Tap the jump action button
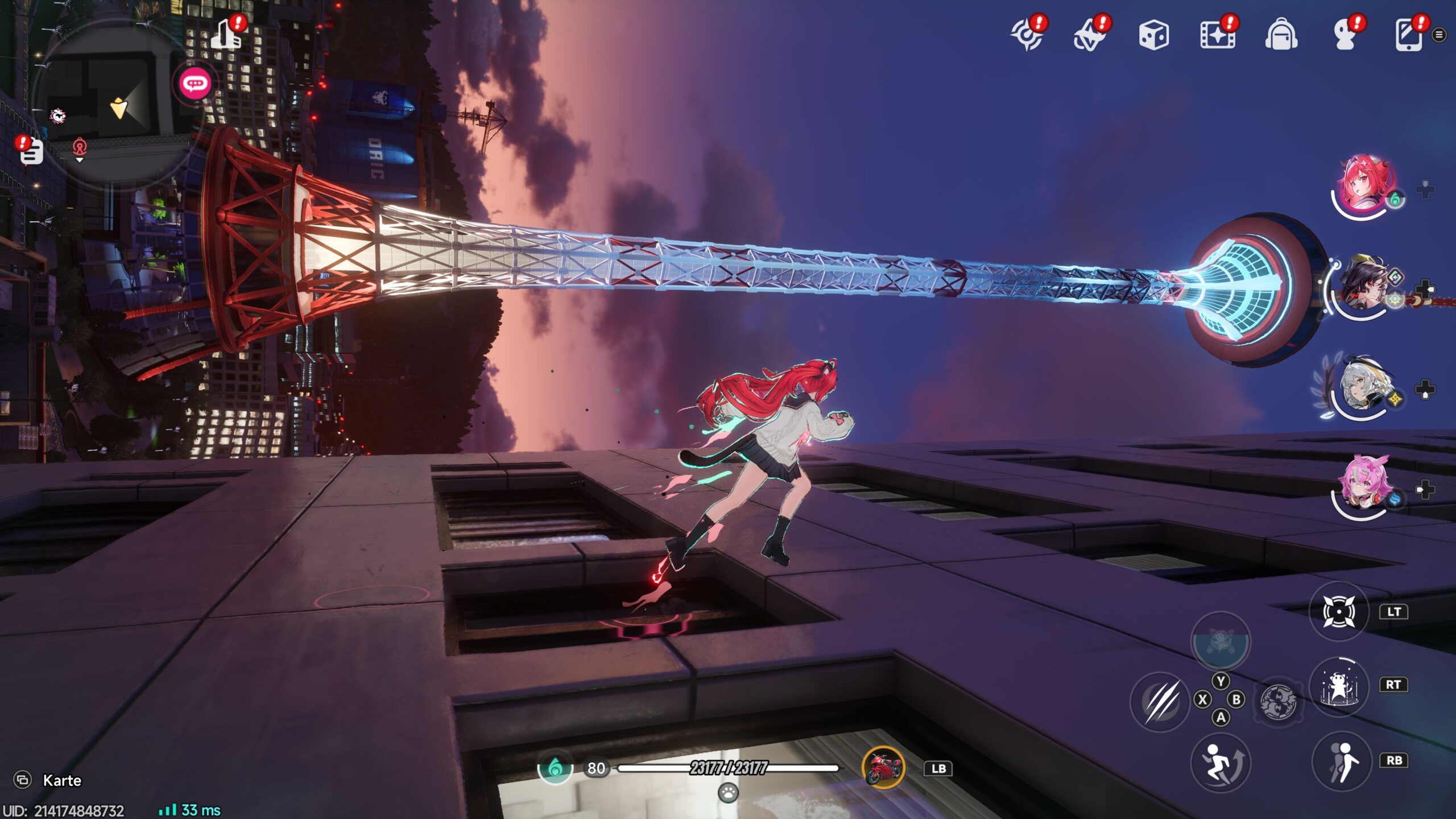The height and width of the screenshot is (819, 1456). coord(1220,763)
